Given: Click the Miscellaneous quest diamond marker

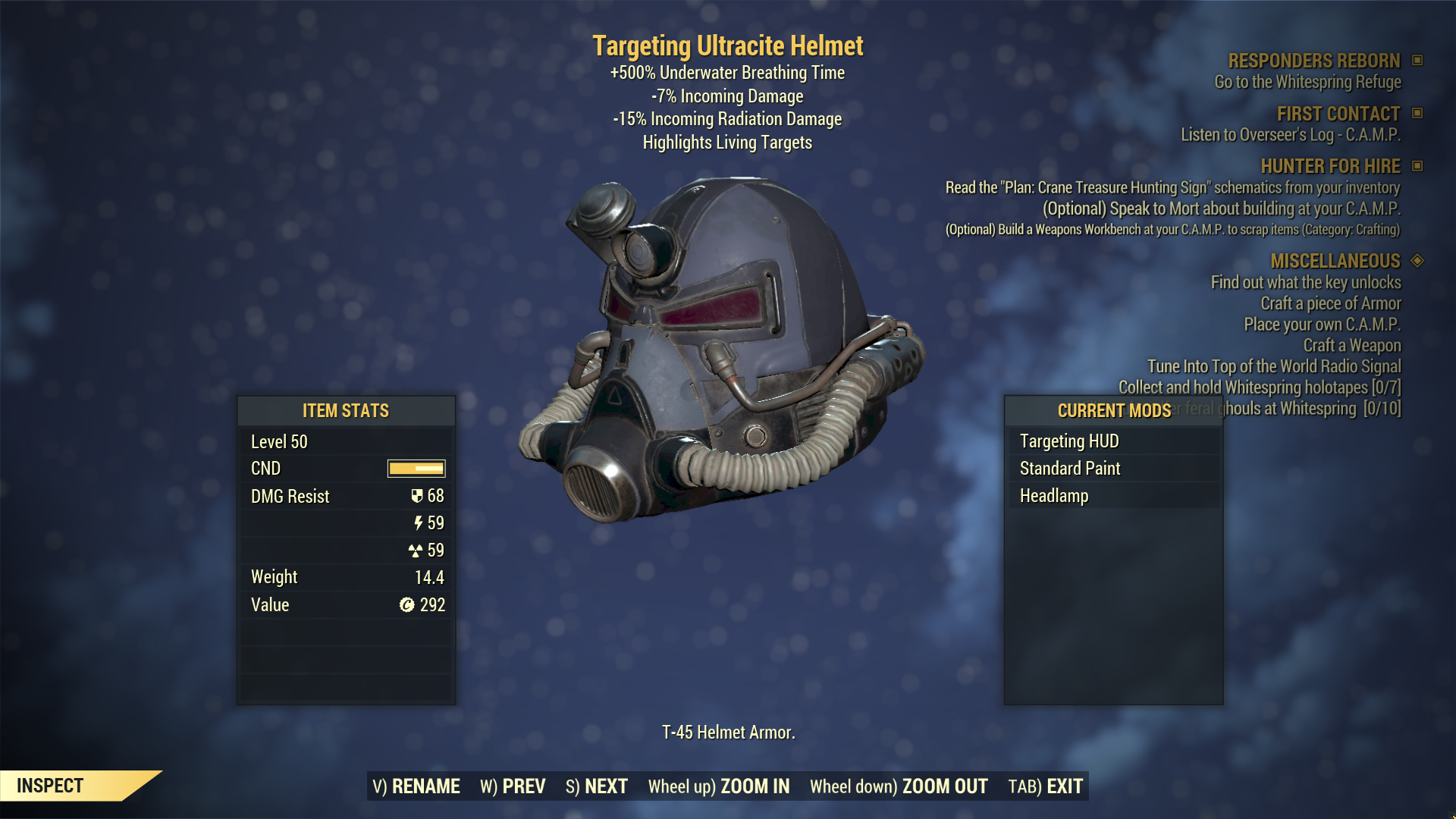Looking at the screenshot, I should [x=1417, y=261].
